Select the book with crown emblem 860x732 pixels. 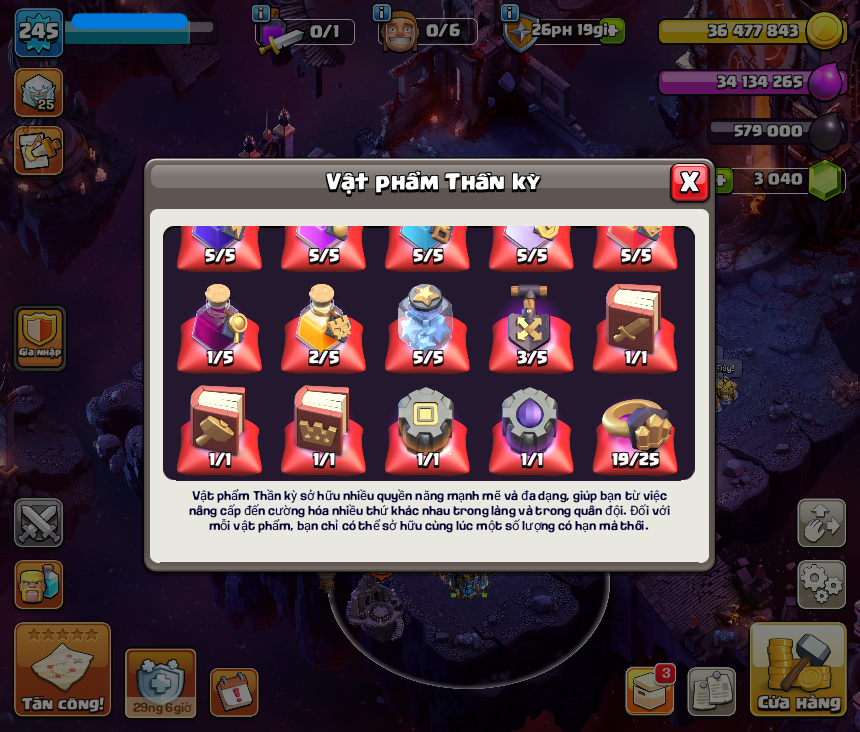pyautogui.click(x=324, y=427)
